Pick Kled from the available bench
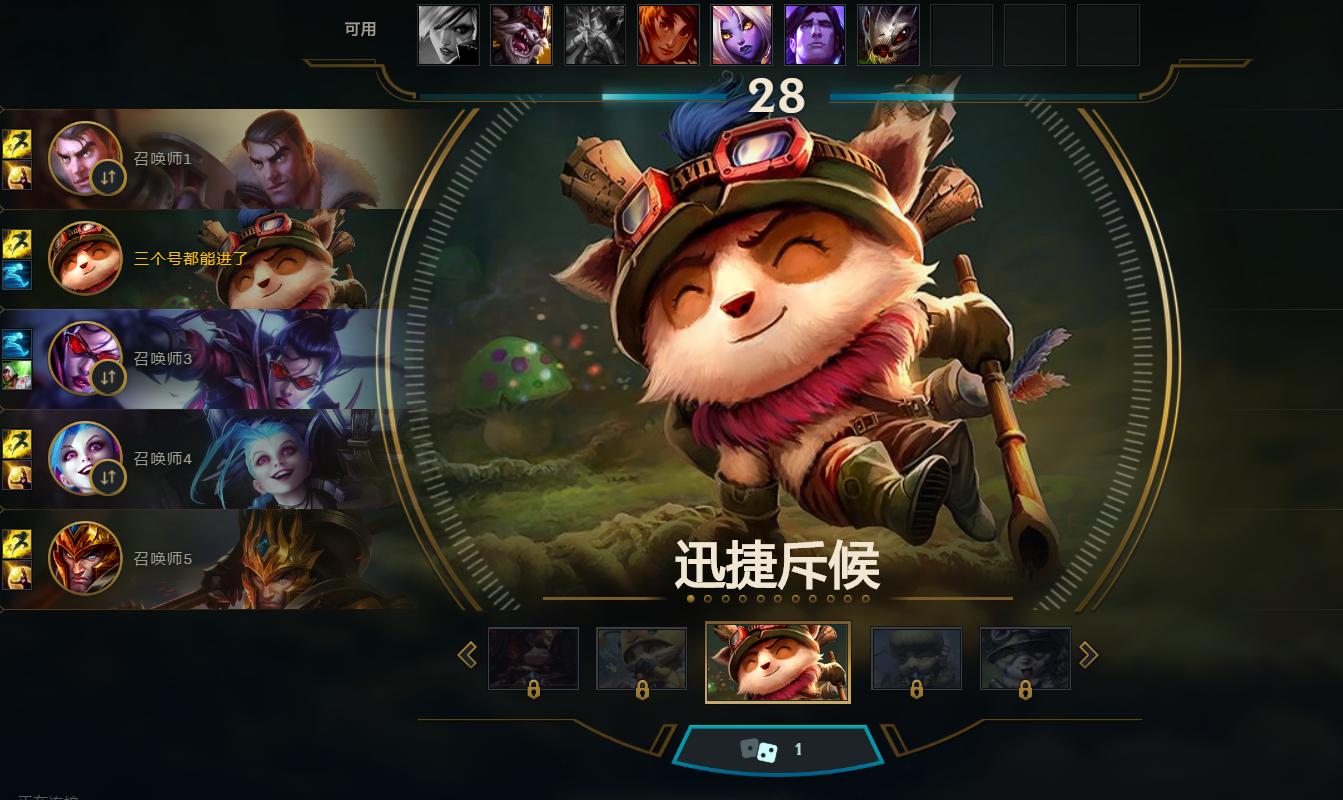 (521, 34)
